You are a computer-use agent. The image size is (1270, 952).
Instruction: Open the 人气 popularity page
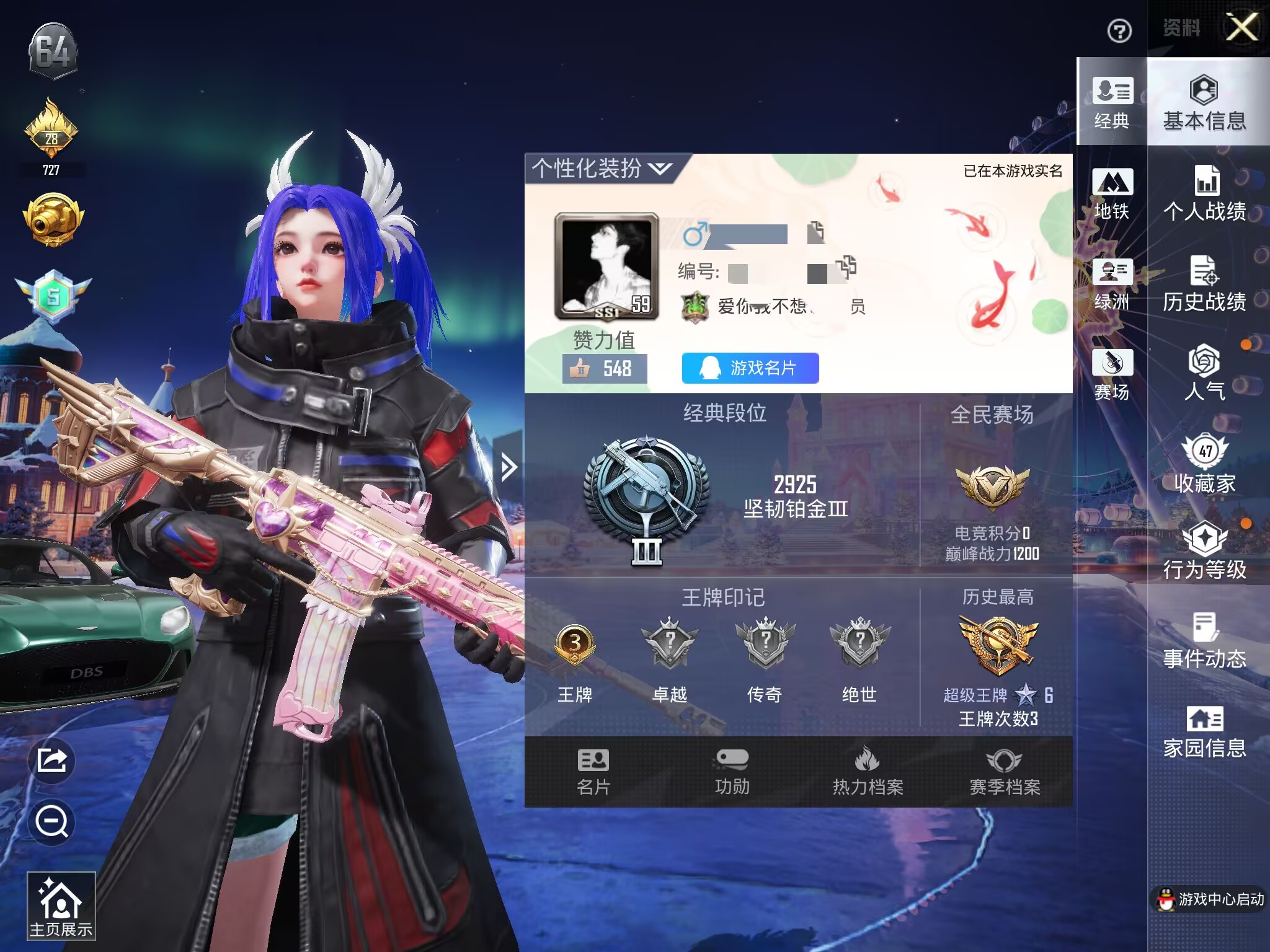[1204, 372]
